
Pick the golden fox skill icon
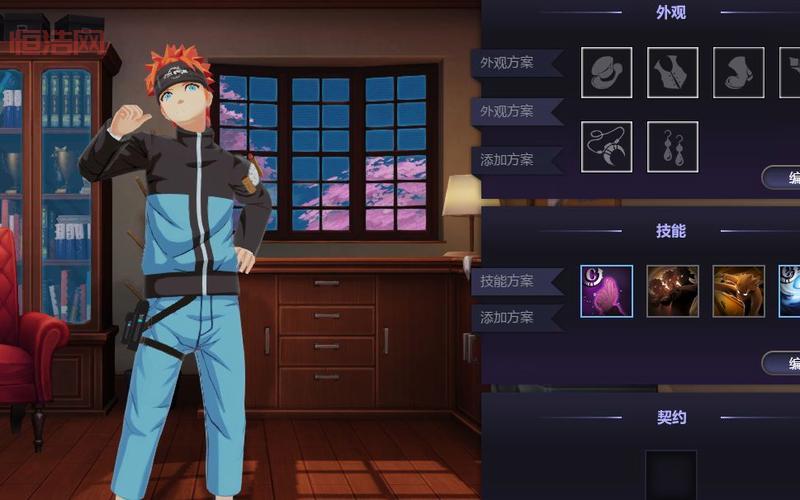[x=738, y=291]
